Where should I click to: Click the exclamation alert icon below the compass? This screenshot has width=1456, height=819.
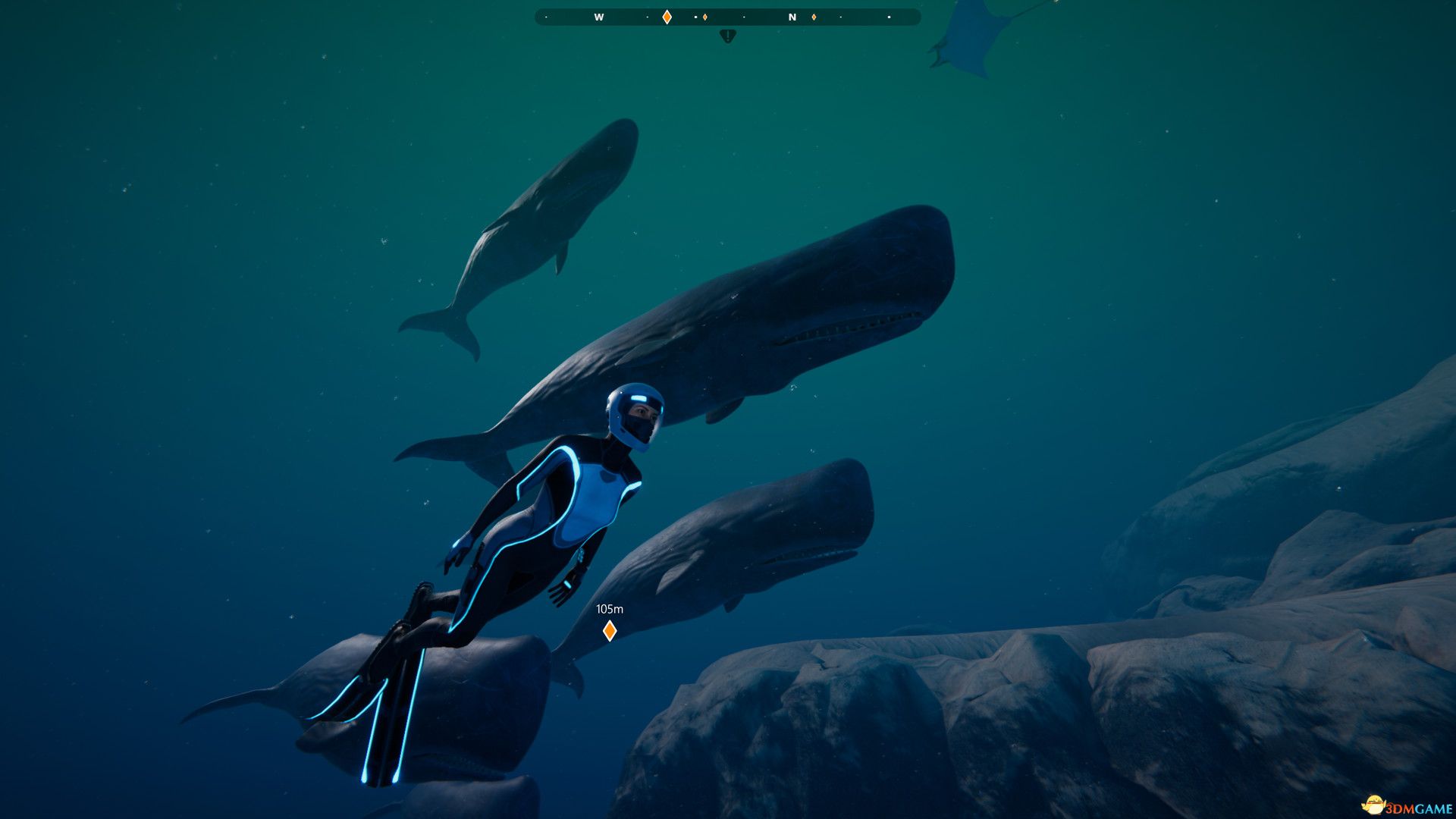[x=727, y=35]
